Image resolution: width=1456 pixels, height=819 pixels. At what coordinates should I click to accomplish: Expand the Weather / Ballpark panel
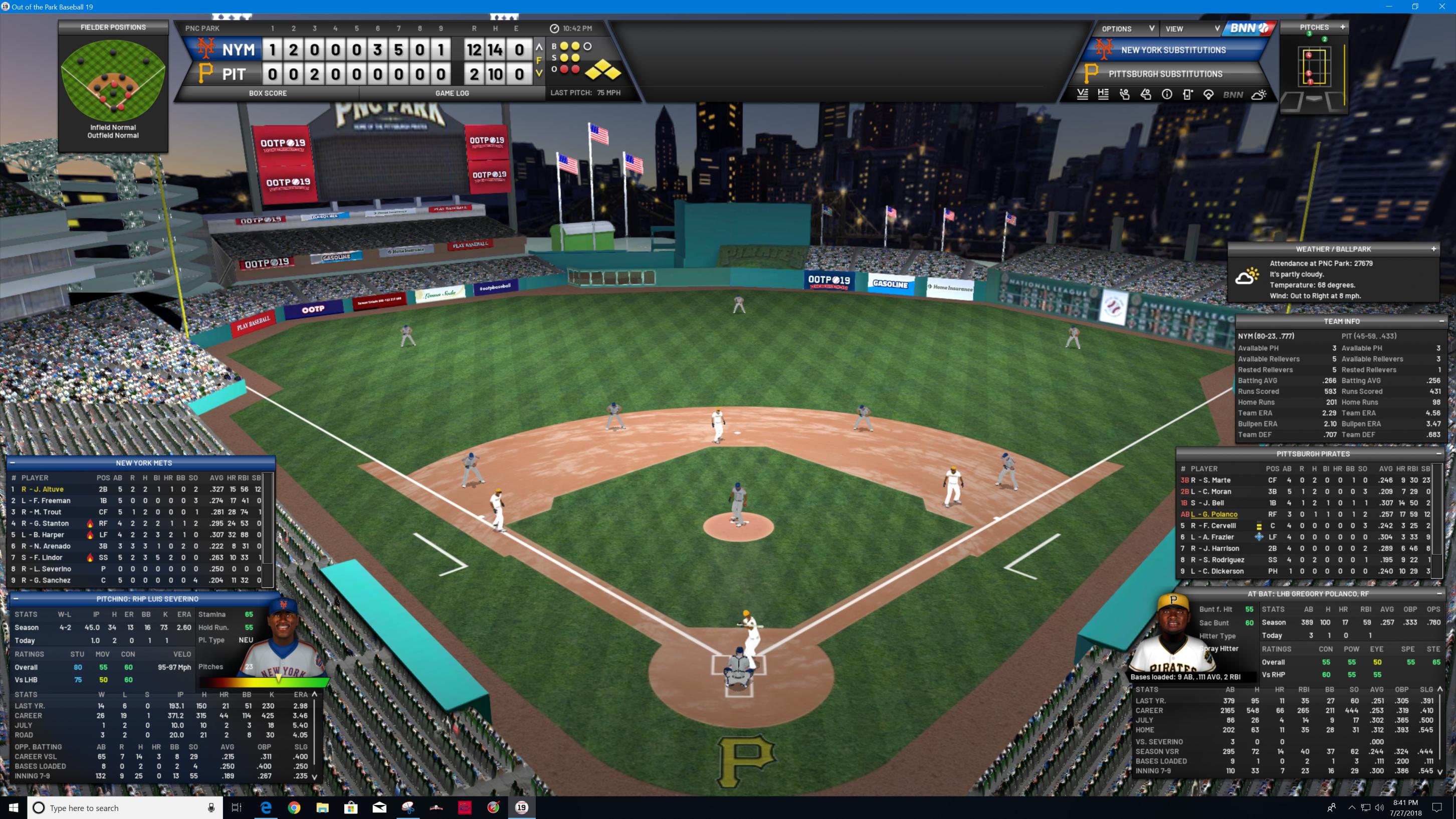1433,249
